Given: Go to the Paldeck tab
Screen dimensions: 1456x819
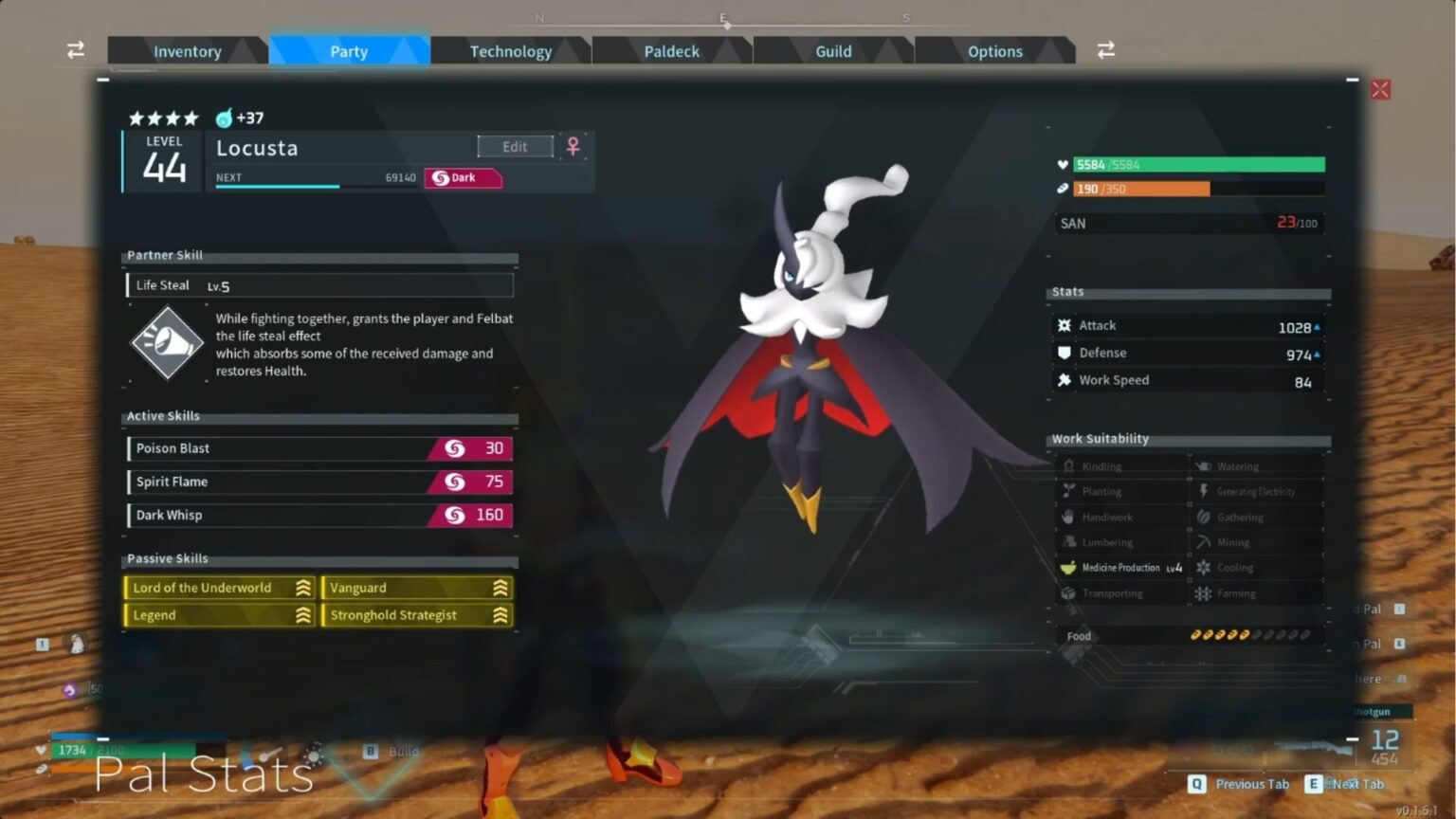Looking at the screenshot, I should 671,51.
